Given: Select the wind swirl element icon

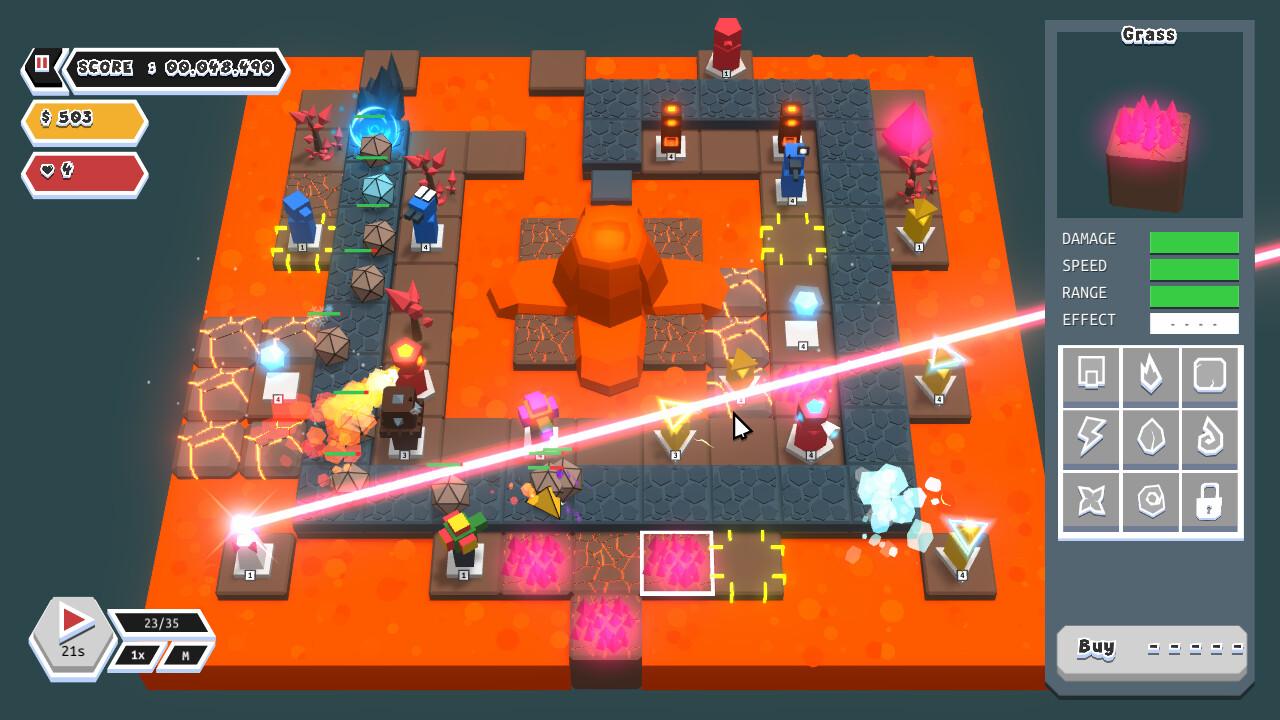Looking at the screenshot, I should 1210,438.
